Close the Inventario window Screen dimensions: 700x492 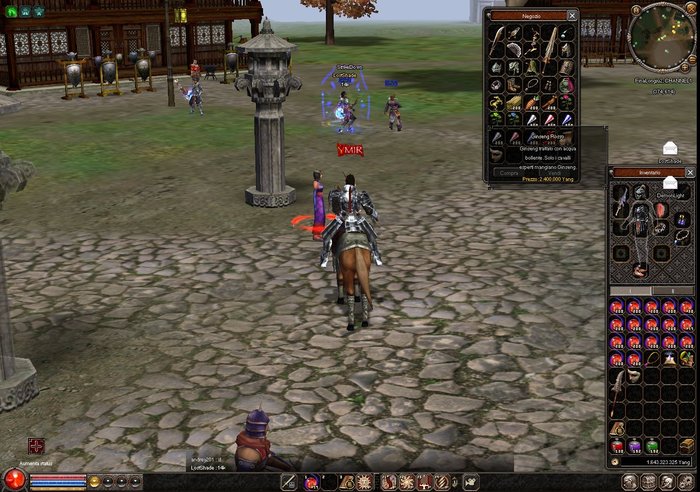click(689, 172)
